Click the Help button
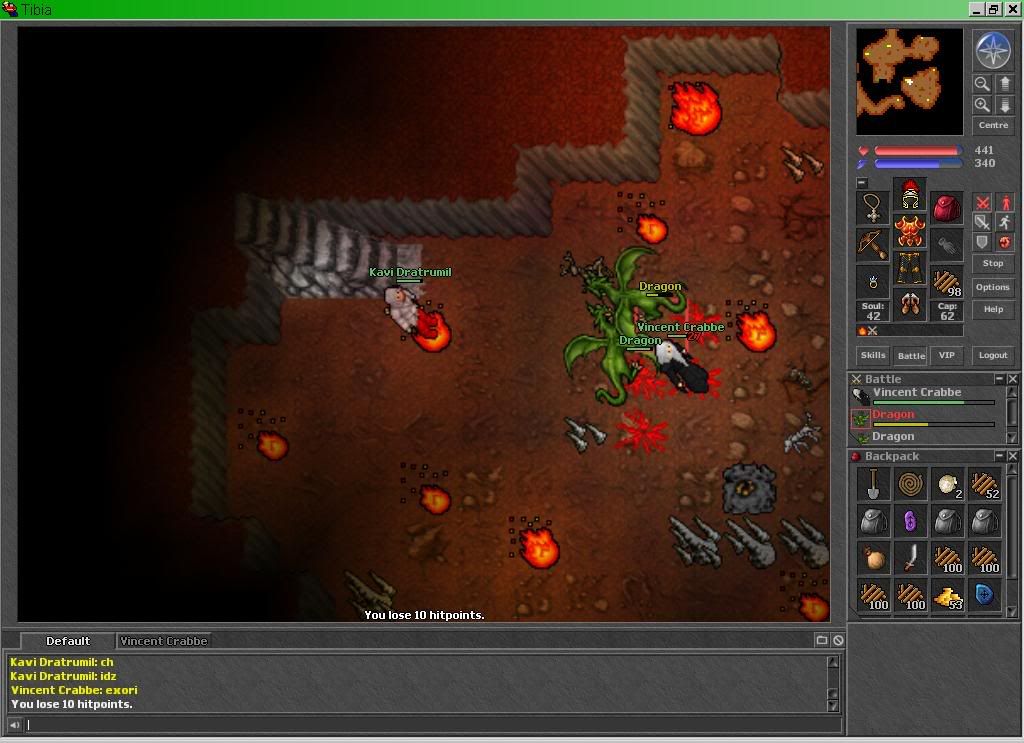The image size is (1024, 743). click(992, 309)
